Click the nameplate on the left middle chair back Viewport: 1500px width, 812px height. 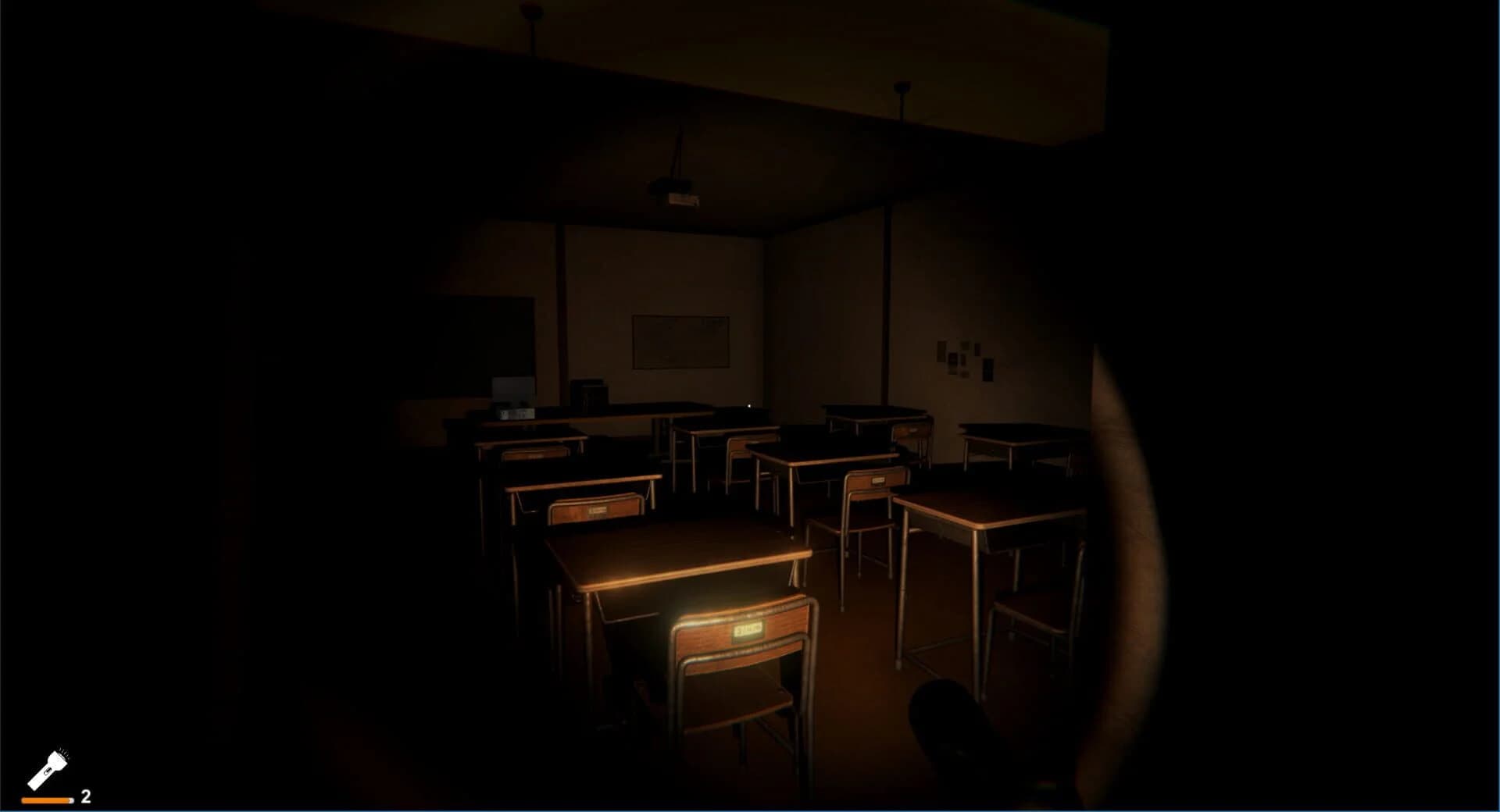click(598, 511)
